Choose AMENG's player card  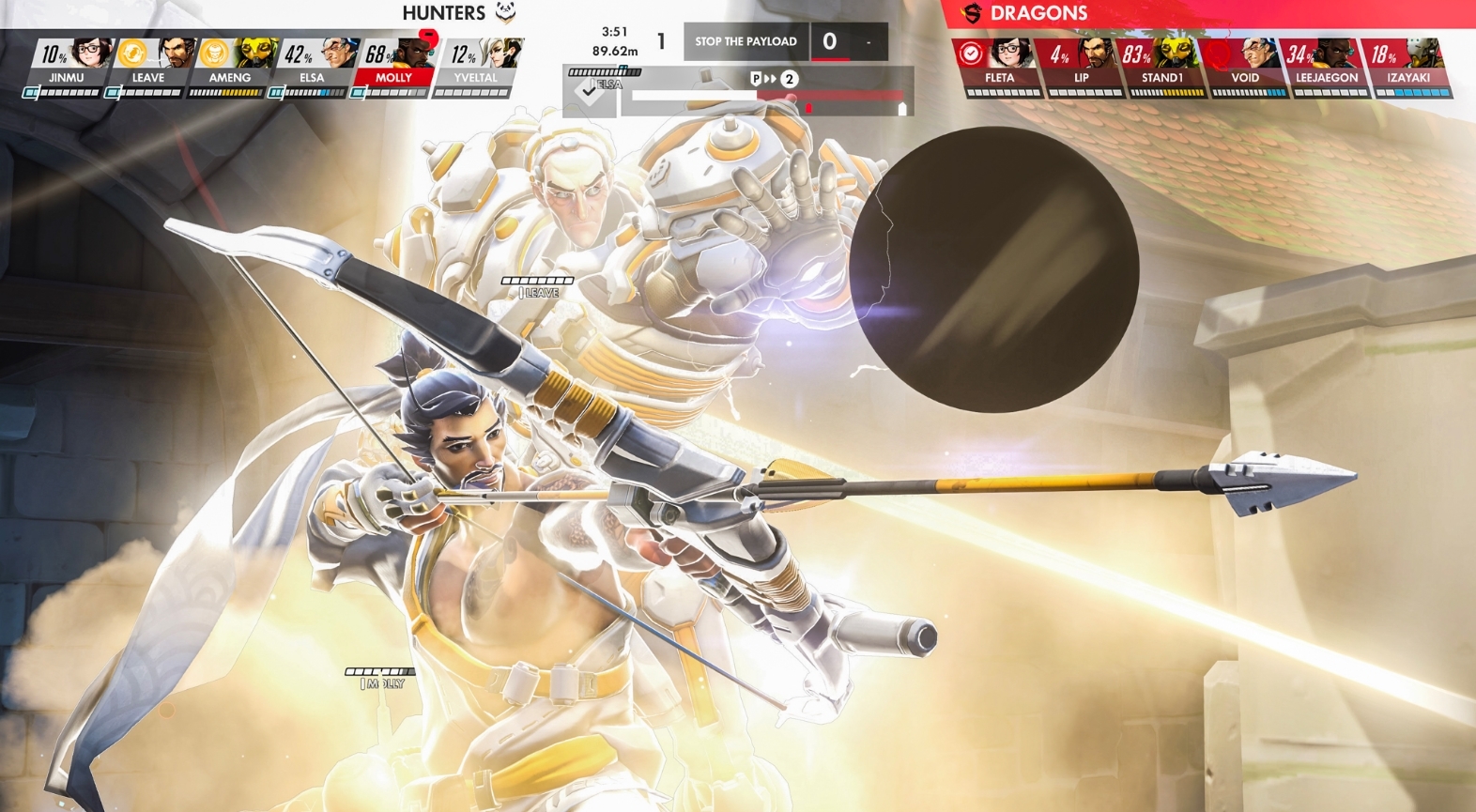[230, 67]
